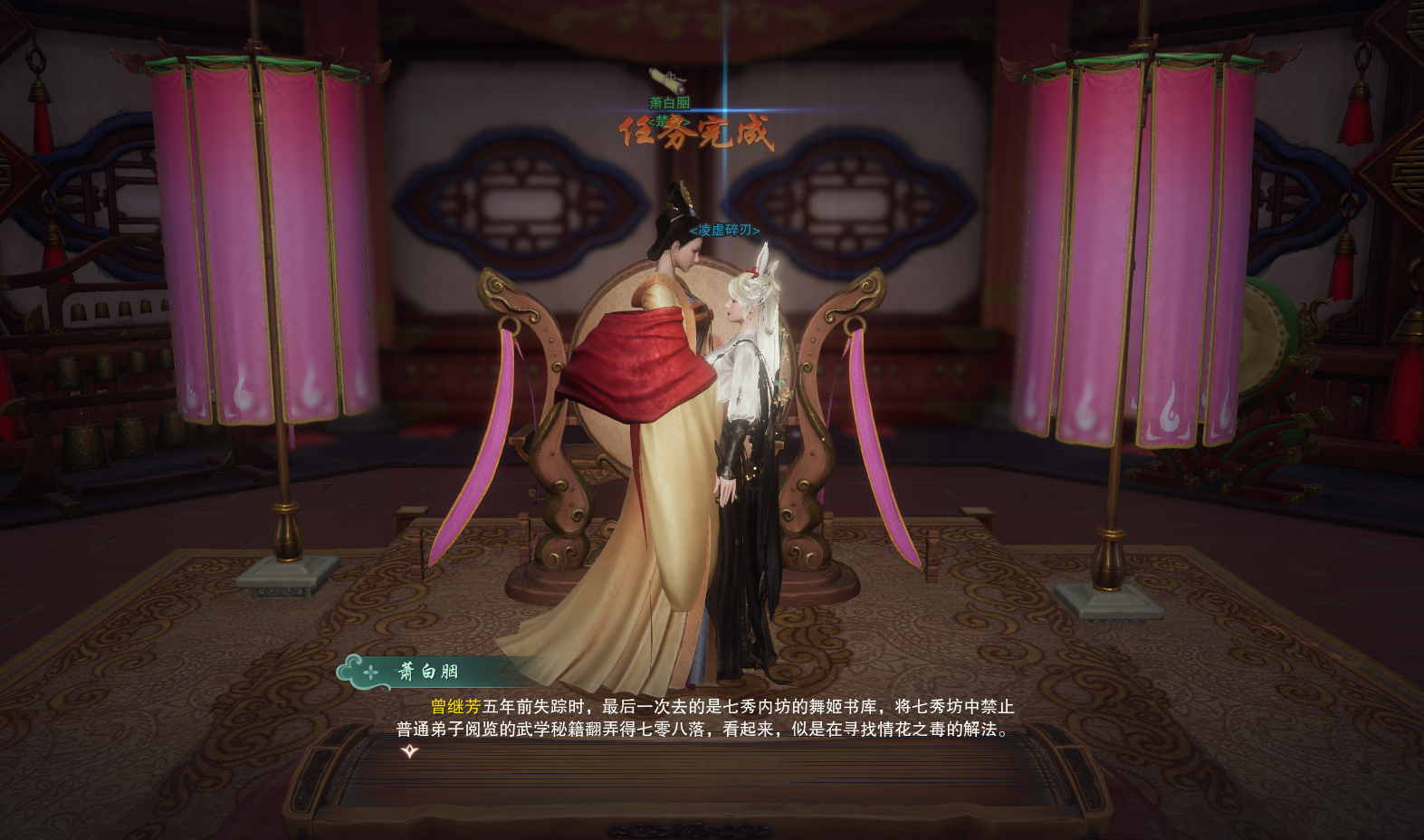Click the 任务完成 quest completion banner
1424x840 pixels.
coord(697,136)
